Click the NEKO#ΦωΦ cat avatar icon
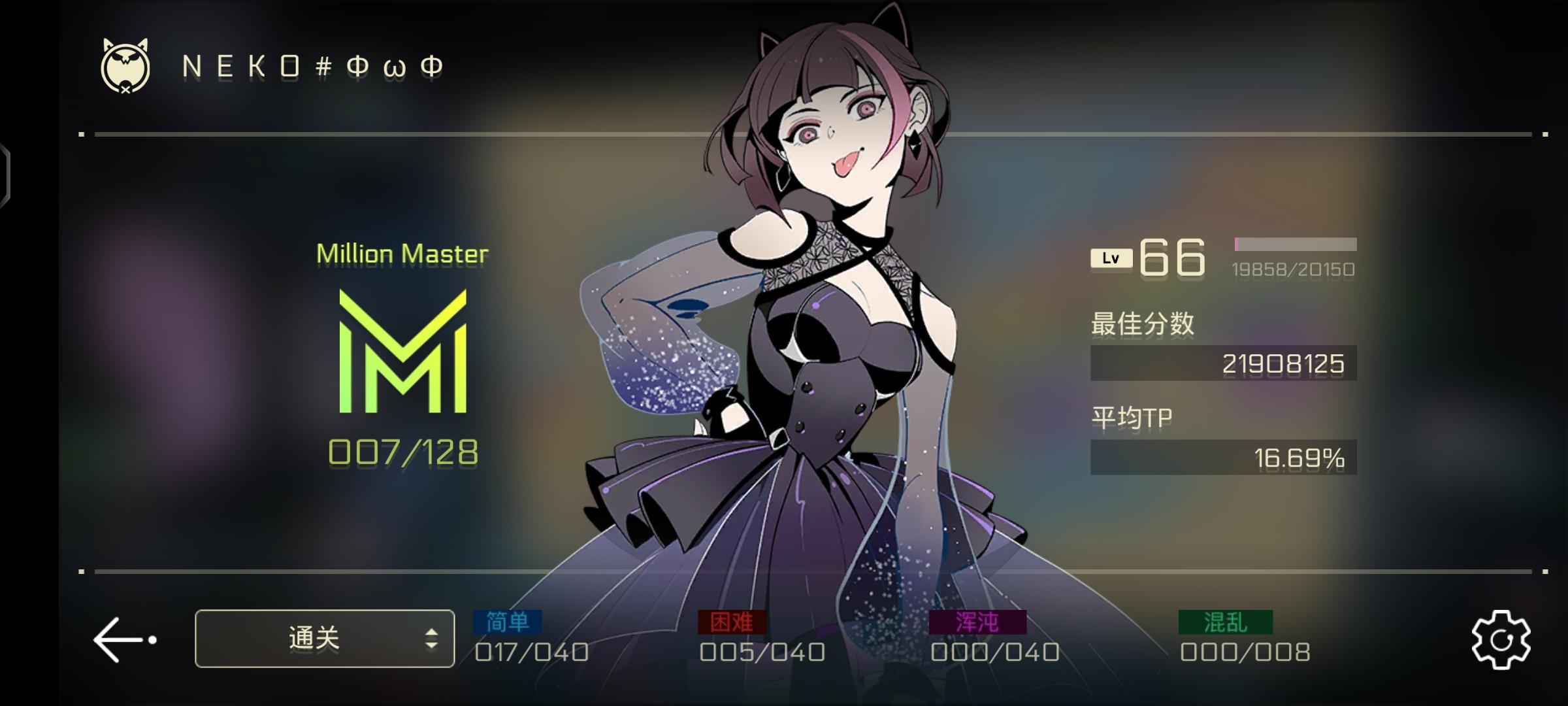 [124, 65]
